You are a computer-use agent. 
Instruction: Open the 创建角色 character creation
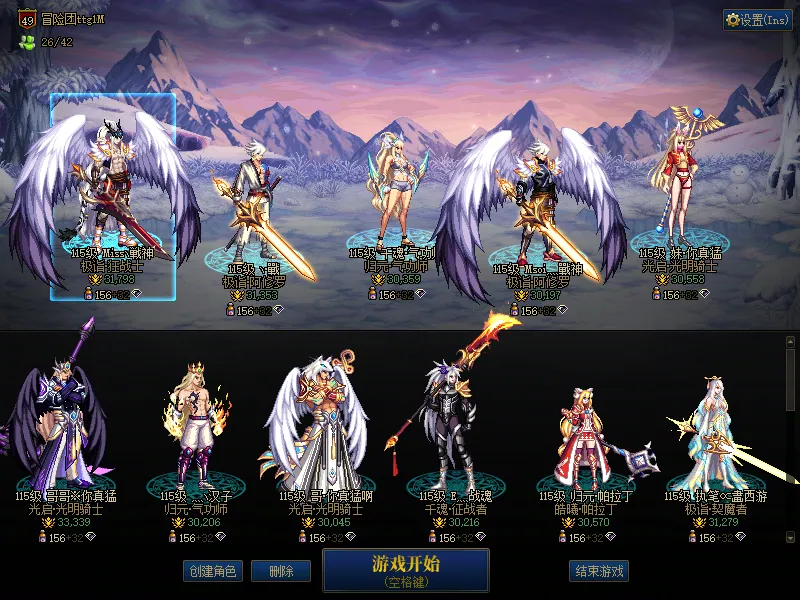tap(211, 571)
